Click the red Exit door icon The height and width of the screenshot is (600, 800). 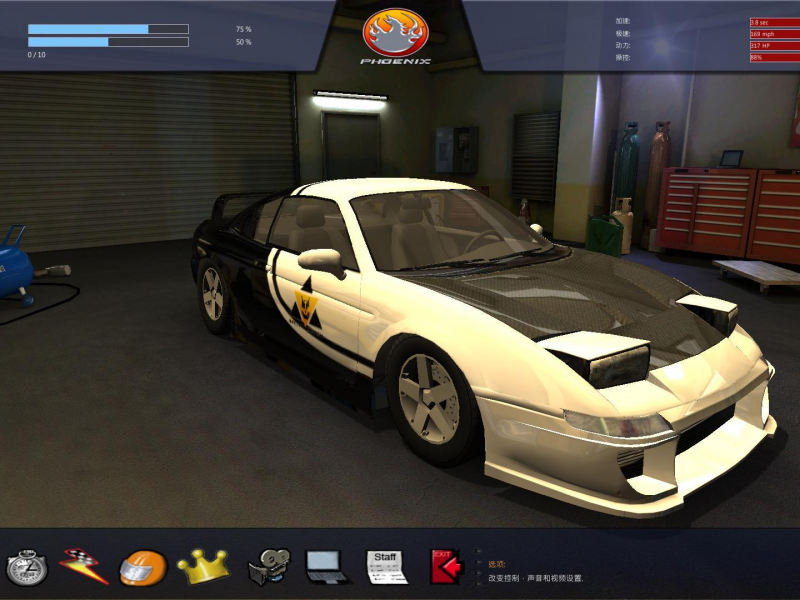coord(446,566)
